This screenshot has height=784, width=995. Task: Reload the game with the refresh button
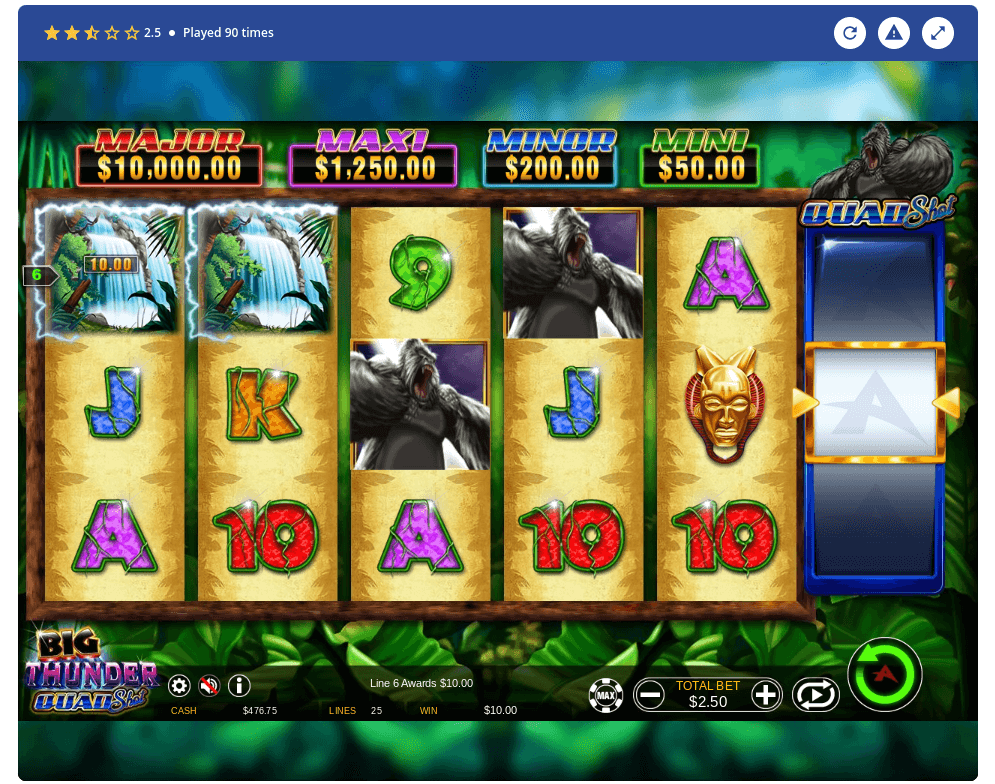(x=850, y=33)
